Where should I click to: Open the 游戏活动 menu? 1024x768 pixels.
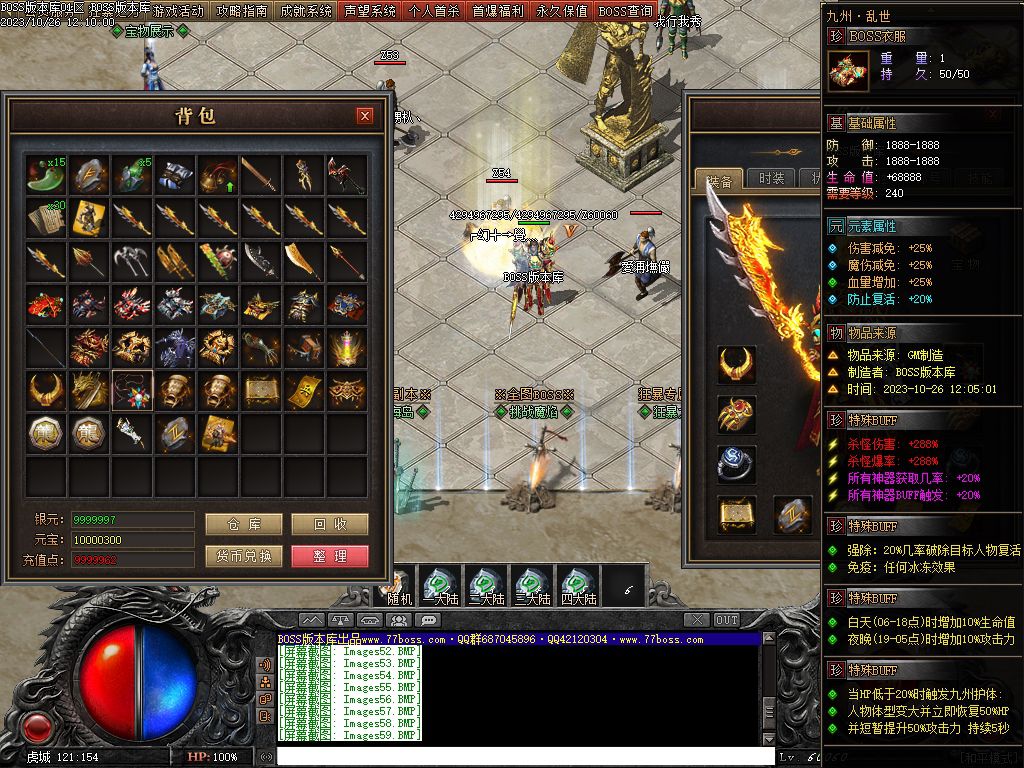[178, 11]
